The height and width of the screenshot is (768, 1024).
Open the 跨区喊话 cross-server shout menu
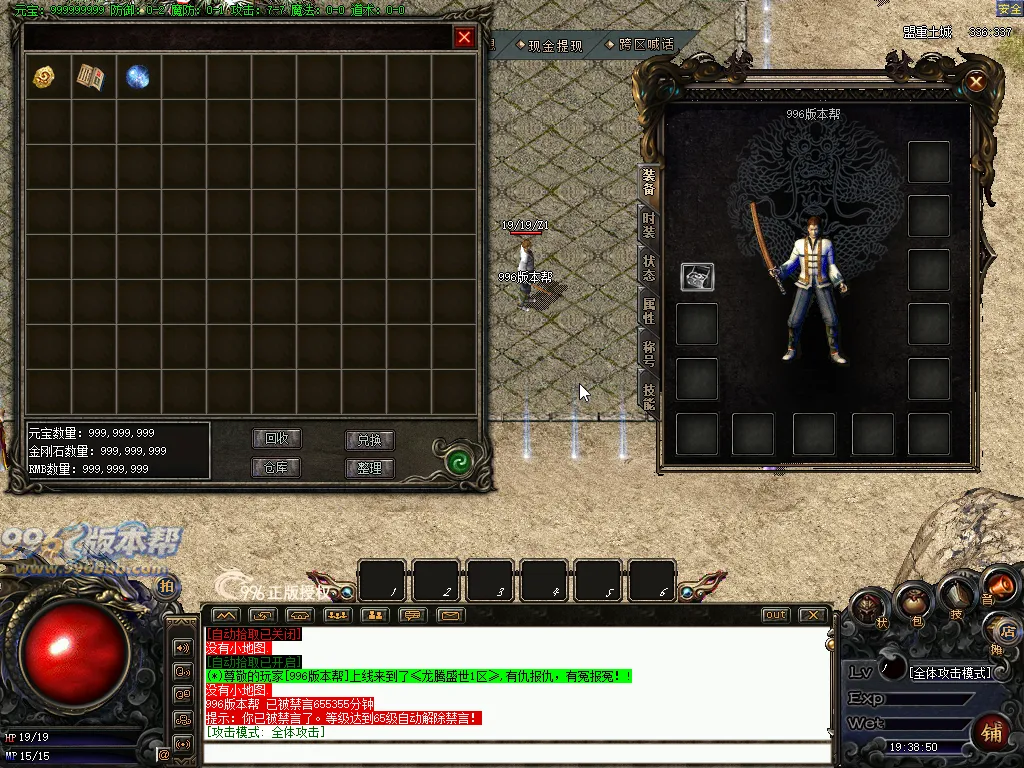click(640, 45)
